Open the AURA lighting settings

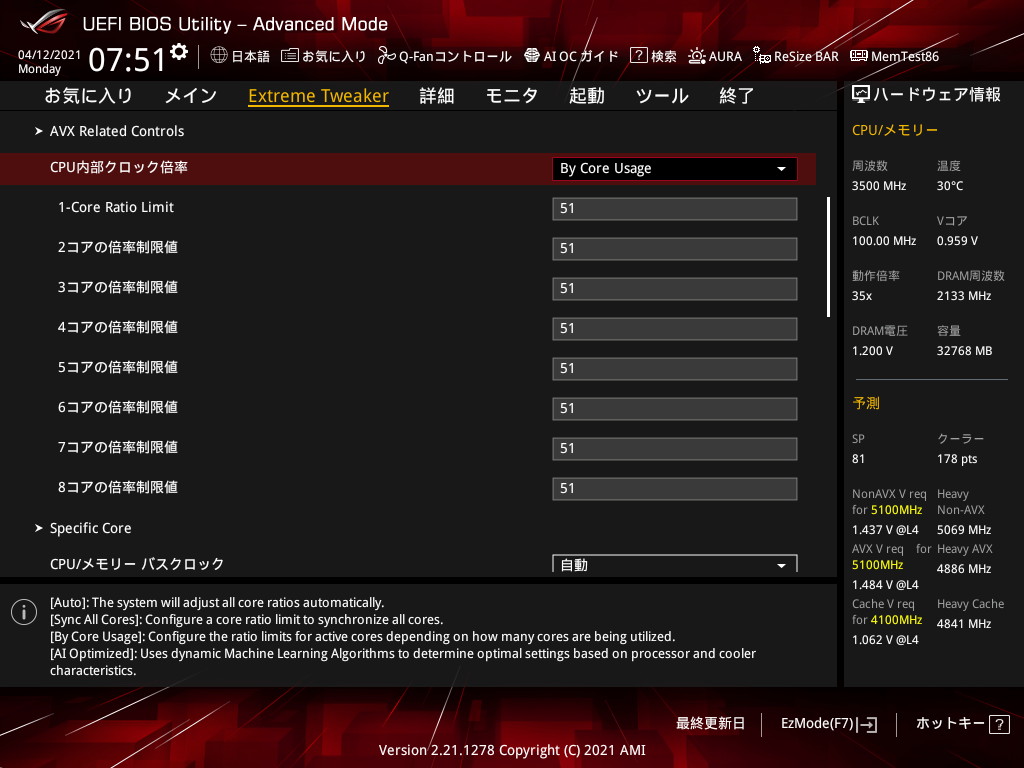(x=715, y=56)
